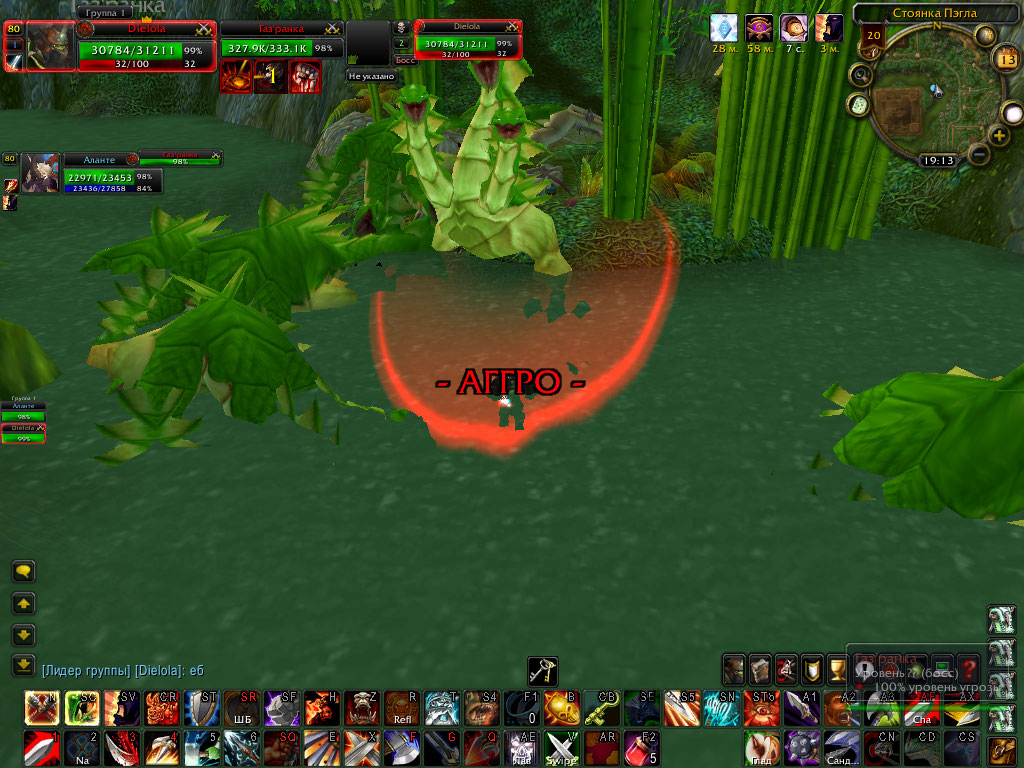Open the red question mark help button
1024x768 pixels.
[968, 667]
